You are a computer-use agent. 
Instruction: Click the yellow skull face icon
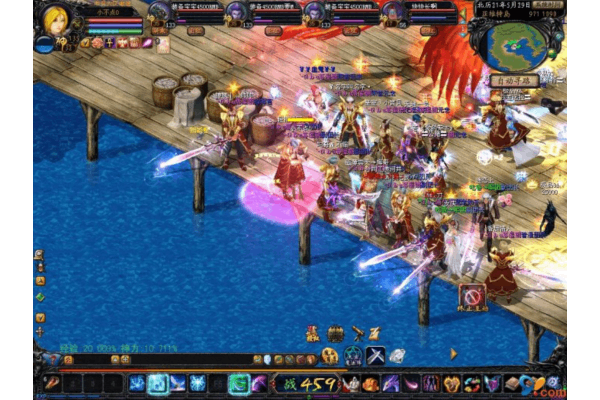coord(330,356)
